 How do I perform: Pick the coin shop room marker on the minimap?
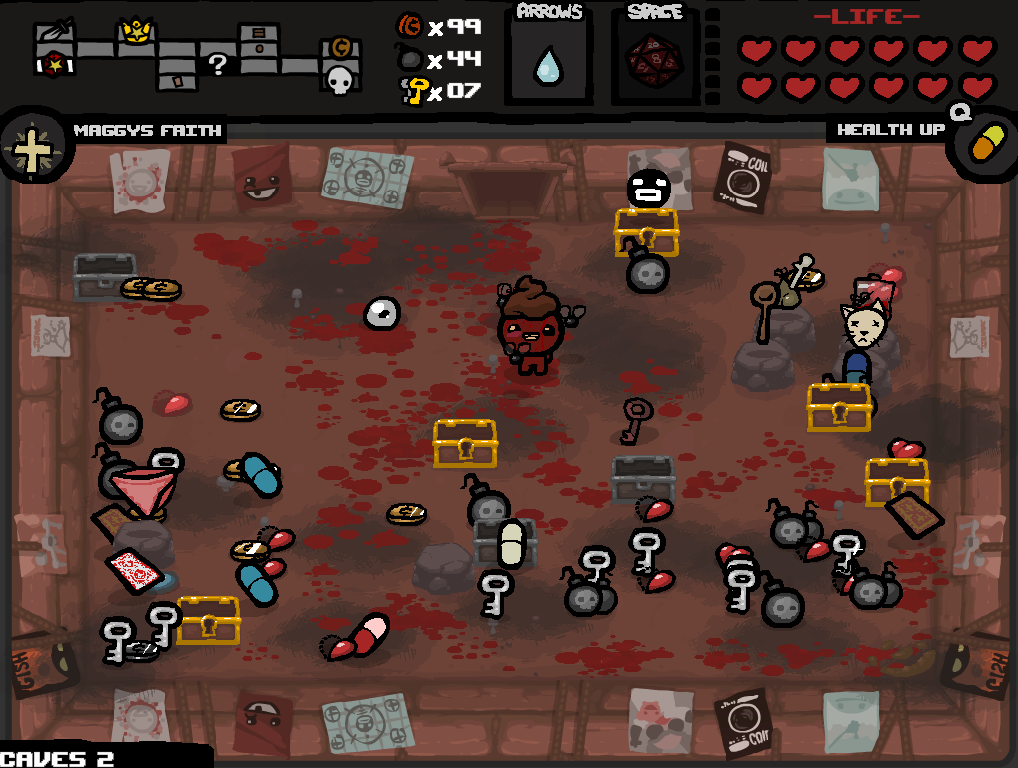pyautogui.click(x=340, y=48)
